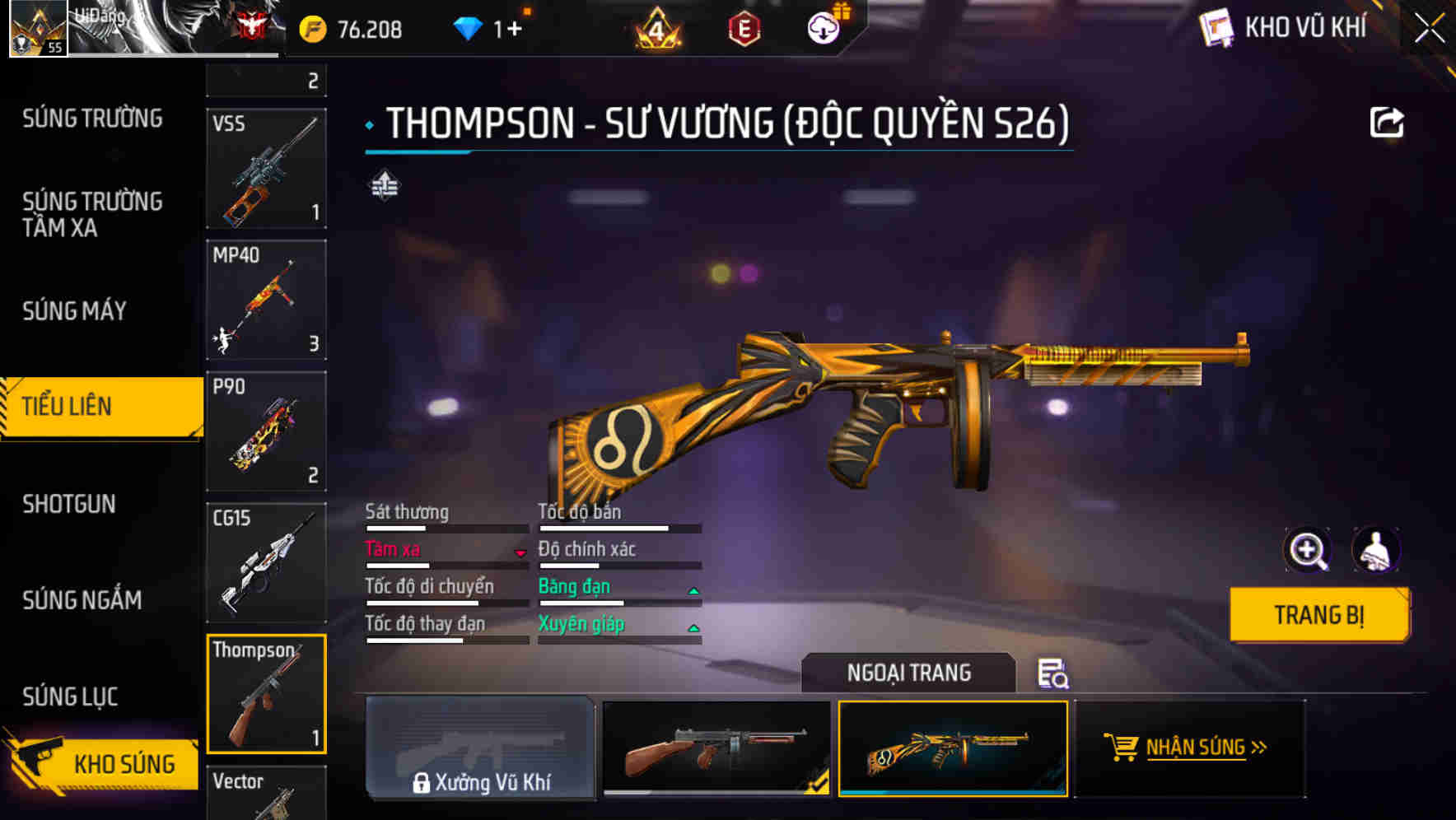Screen dimensions: 1456x820
Task: Expand the Tầm xa stat dropdown arrow
Action: (x=521, y=552)
